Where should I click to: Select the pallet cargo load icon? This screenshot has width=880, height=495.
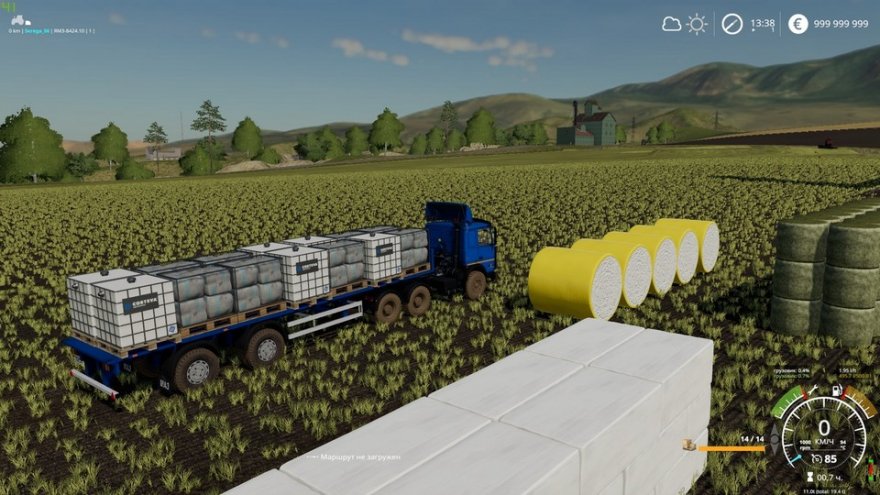(x=689, y=444)
